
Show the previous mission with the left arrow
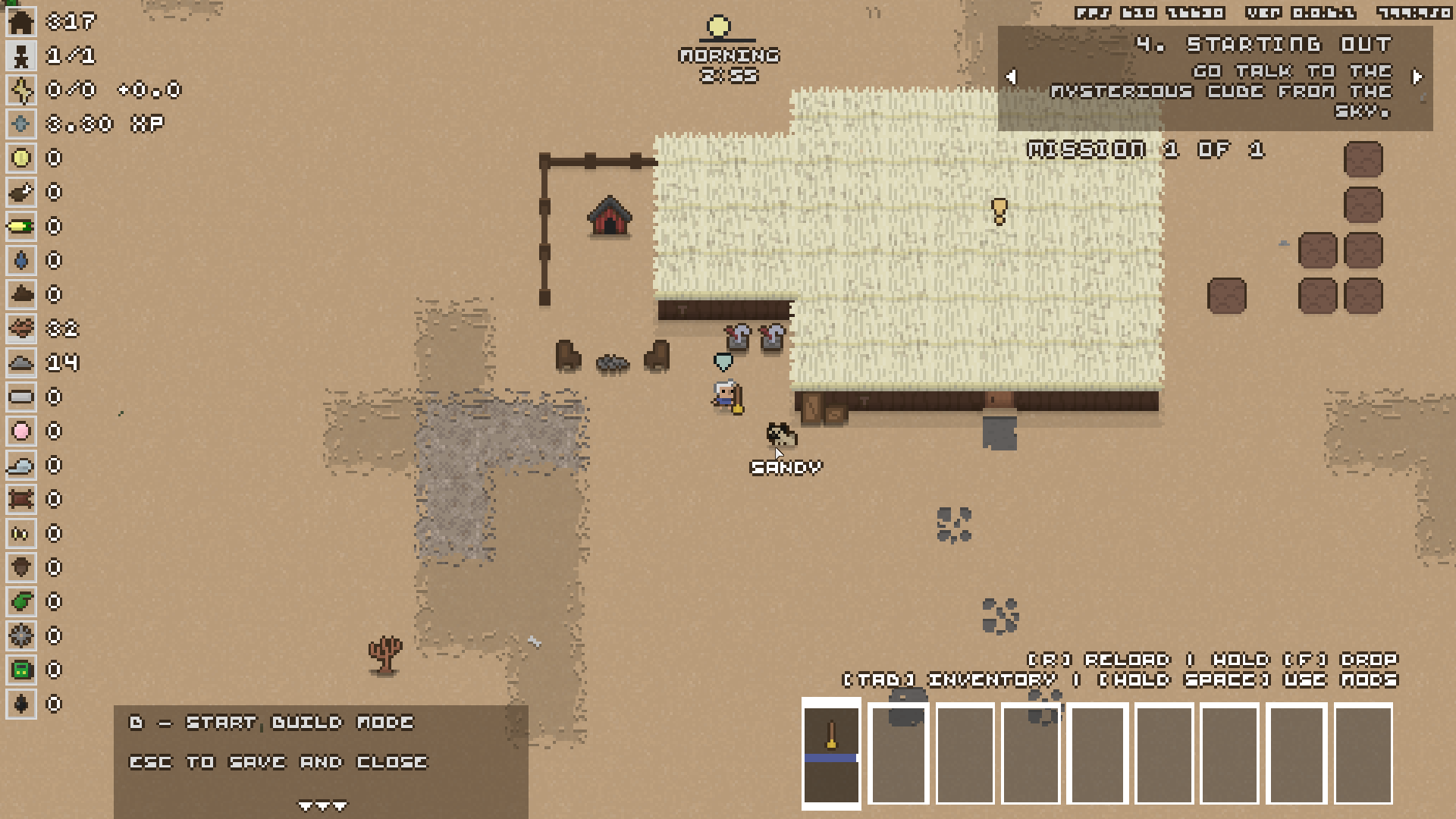(1011, 77)
